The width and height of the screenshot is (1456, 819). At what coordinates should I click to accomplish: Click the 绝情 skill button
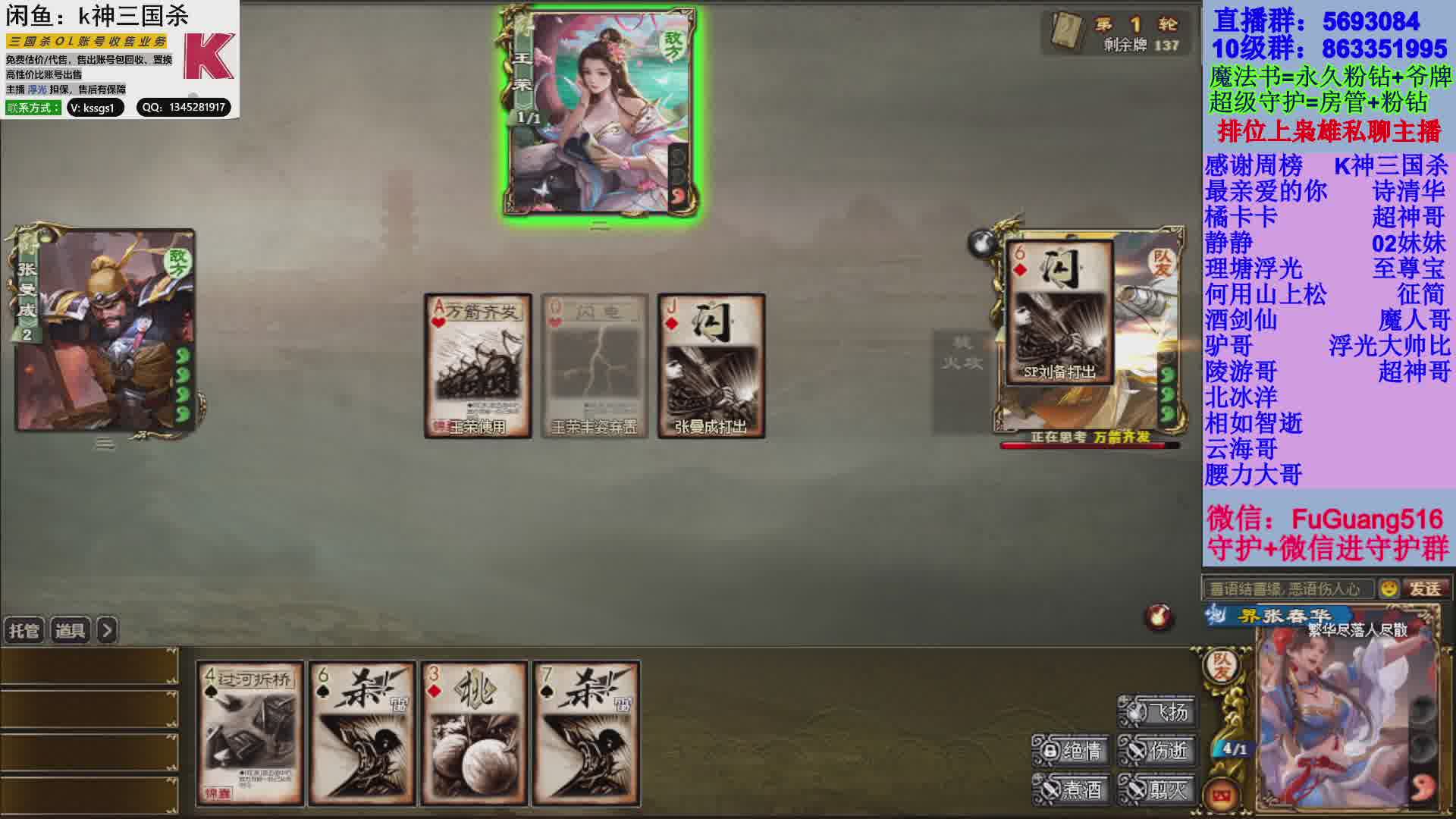coord(1072,751)
